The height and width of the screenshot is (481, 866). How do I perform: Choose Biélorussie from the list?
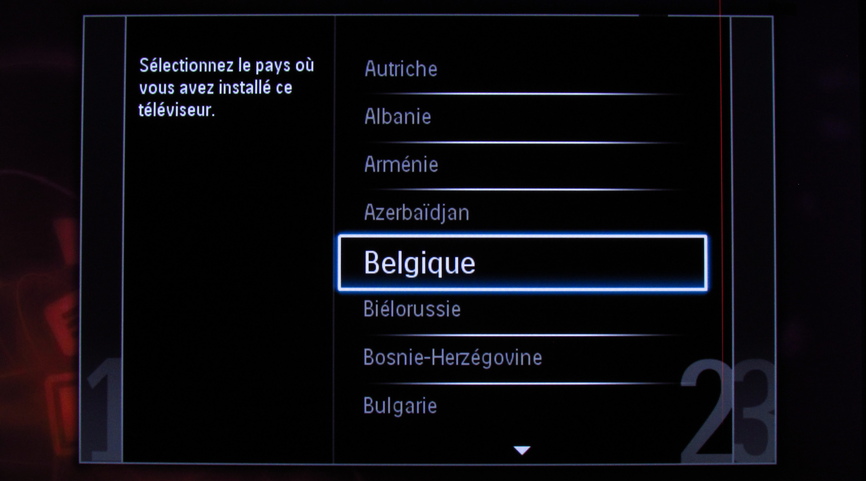tap(412, 309)
